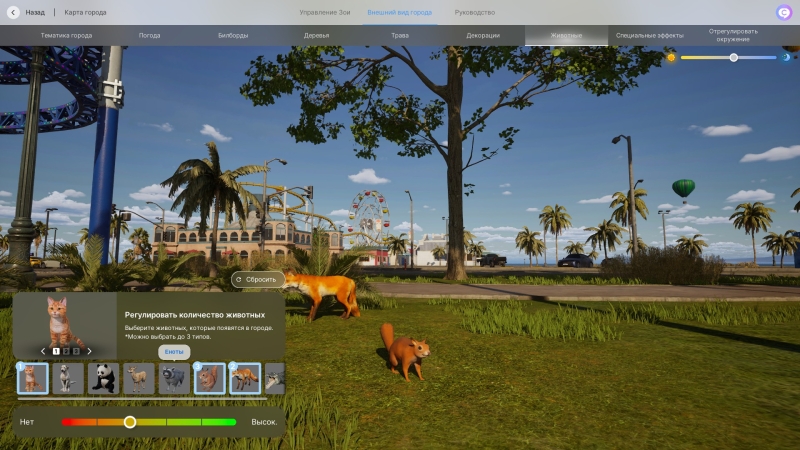Select the Погода category

pos(149,35)
